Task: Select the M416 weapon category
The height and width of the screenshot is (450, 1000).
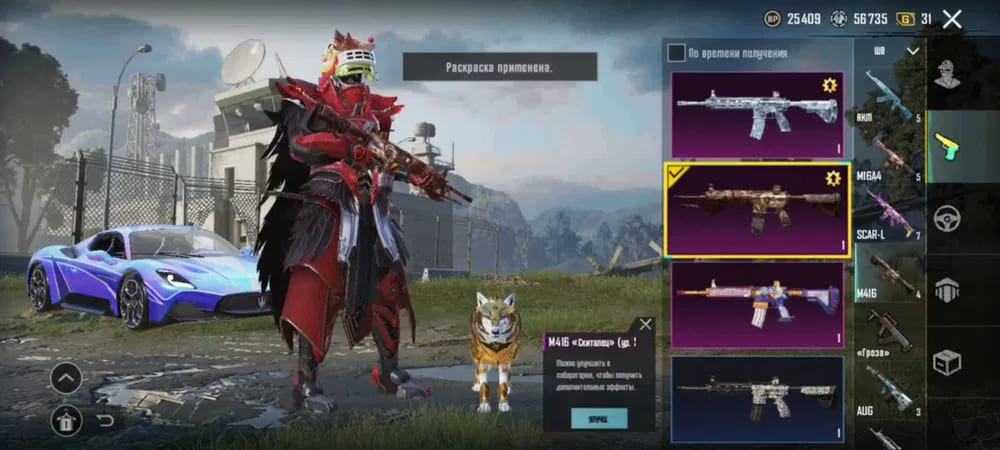Action: 889,273
